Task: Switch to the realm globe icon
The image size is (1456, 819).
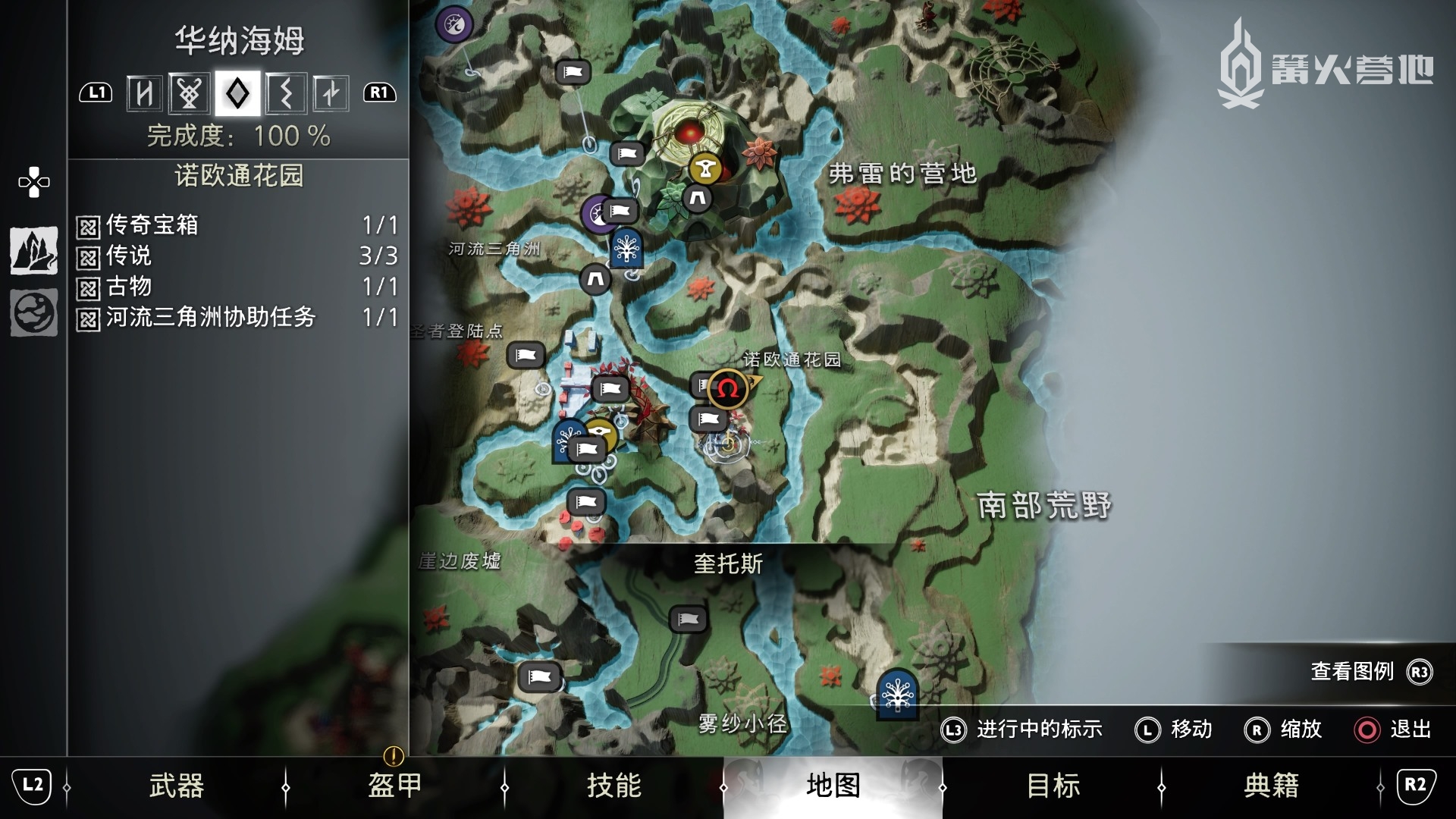Action: [34, 312]
